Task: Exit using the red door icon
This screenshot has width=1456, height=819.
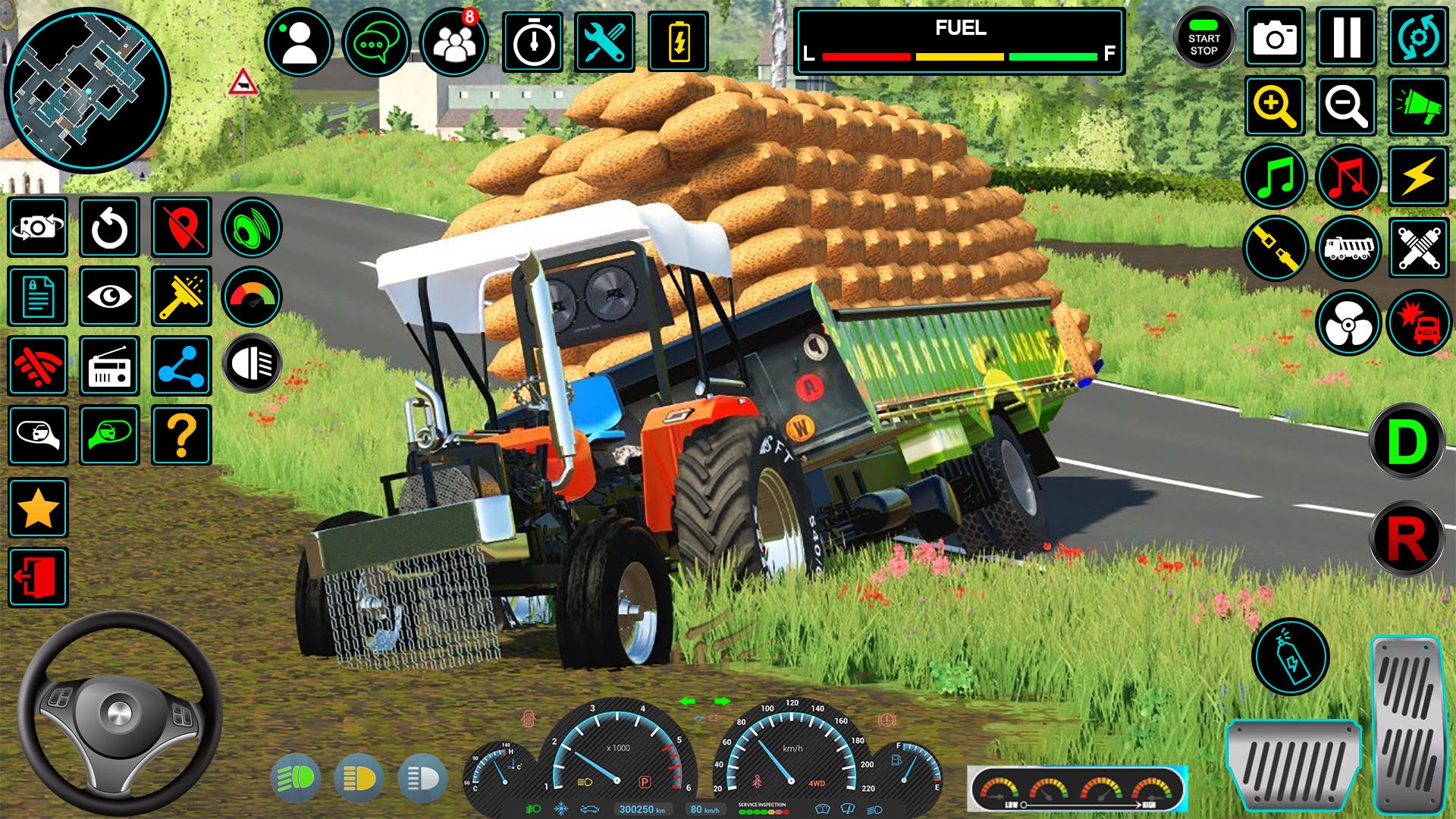Action: pos(38,578)
